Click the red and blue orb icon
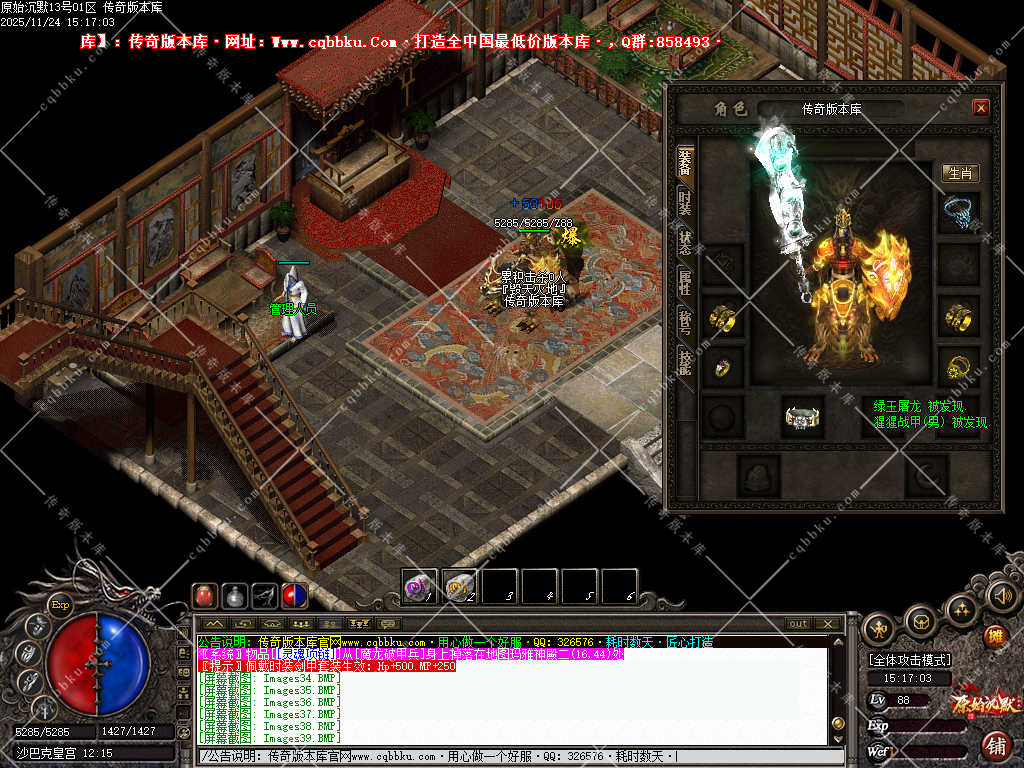 click(x=294, y=595)
